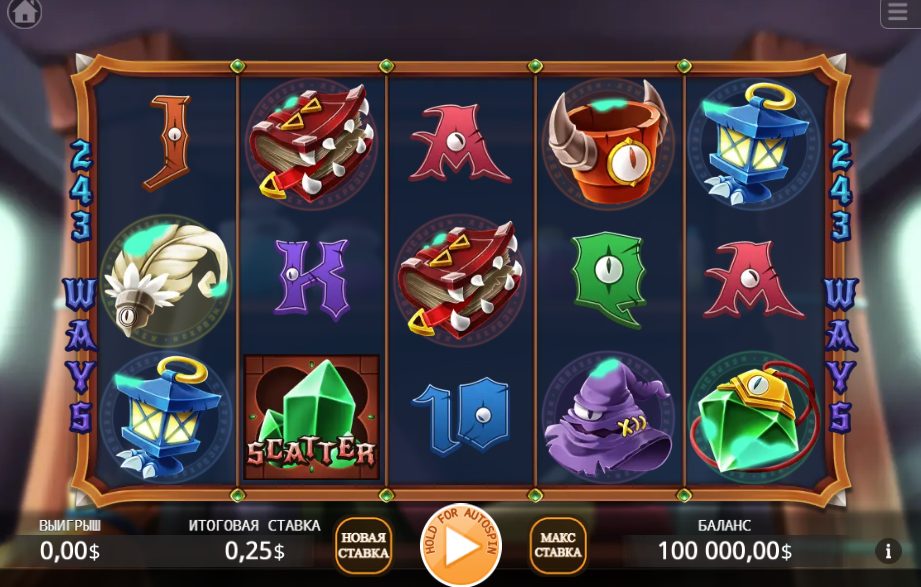Screen dimensions: 921x587
Task: Open the НОВАЯ СТАВКА bet selector
Action: [363, 546]
